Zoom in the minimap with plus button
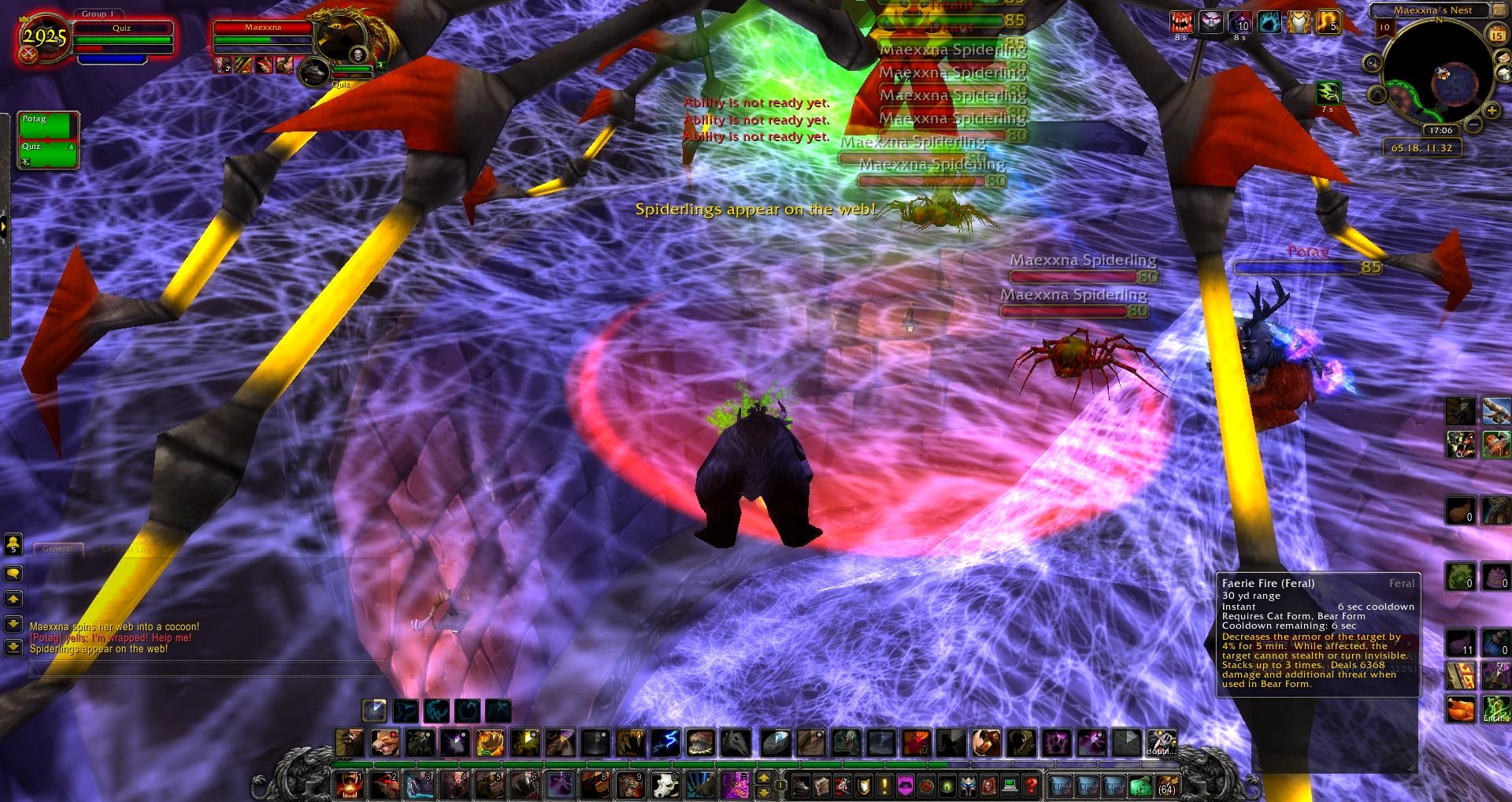The width and height of the screenshot is (1512, 802). (1490, 110)
